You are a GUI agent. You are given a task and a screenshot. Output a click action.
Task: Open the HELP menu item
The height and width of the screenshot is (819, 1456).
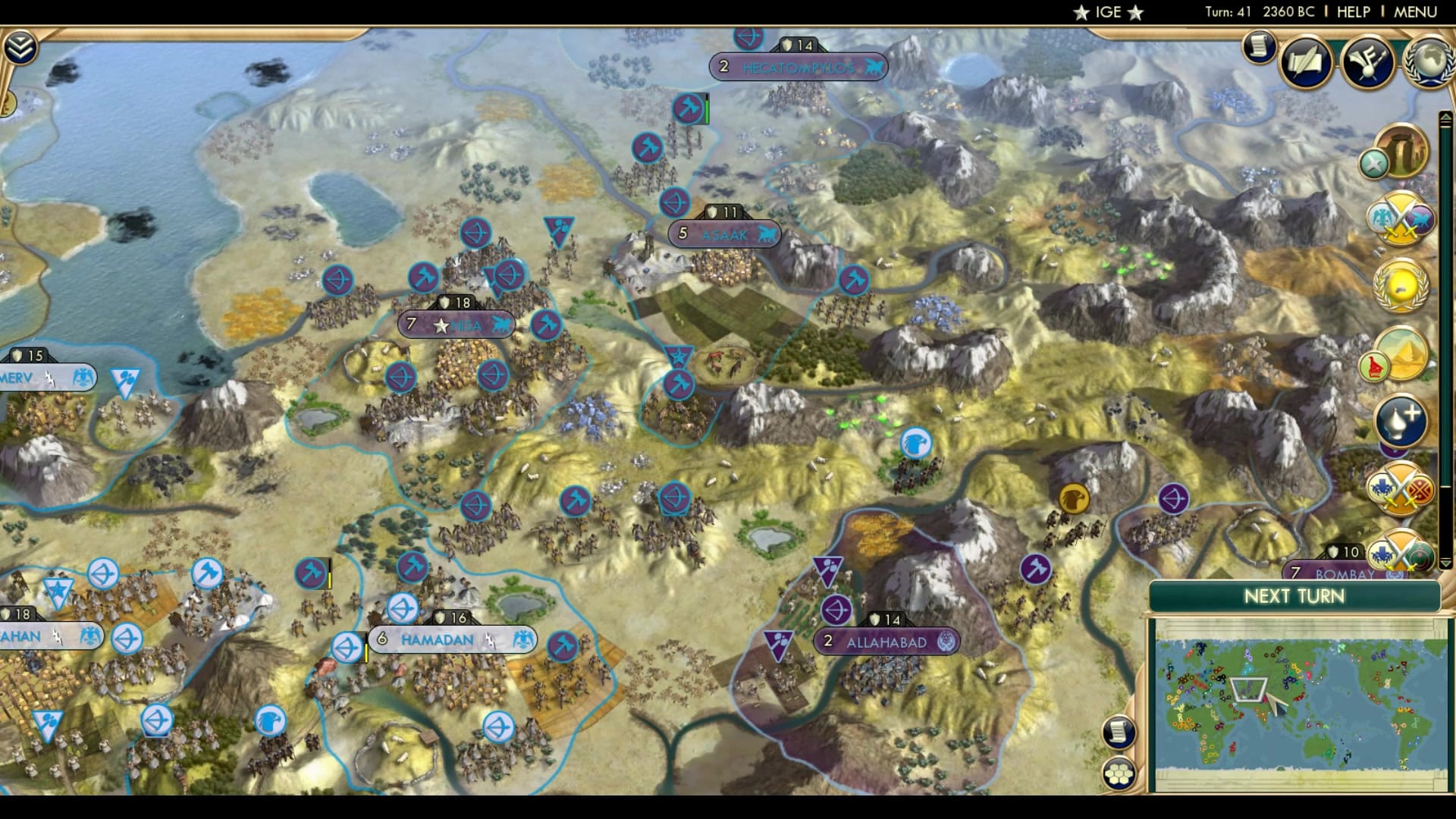tap(1354, 11)
